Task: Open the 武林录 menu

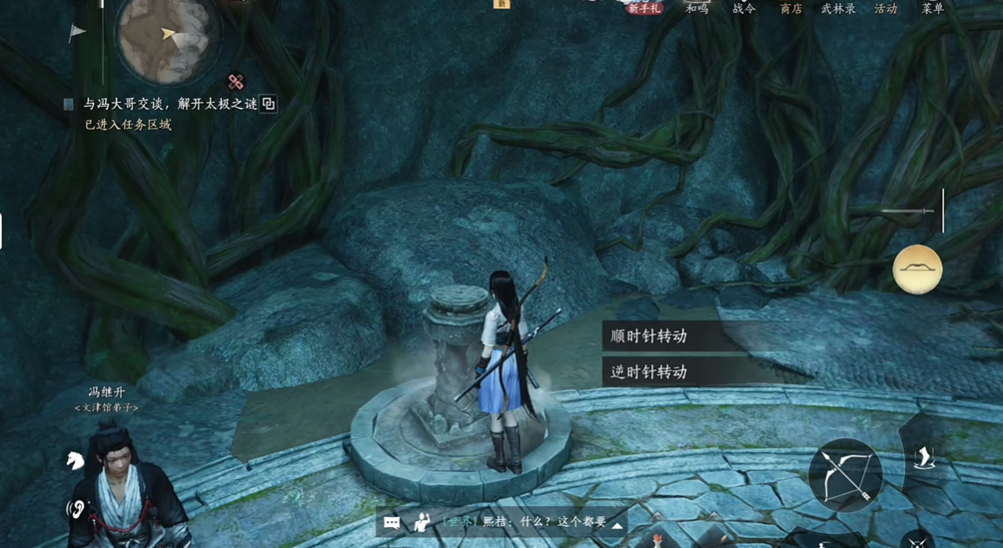Action: (838, 8)
